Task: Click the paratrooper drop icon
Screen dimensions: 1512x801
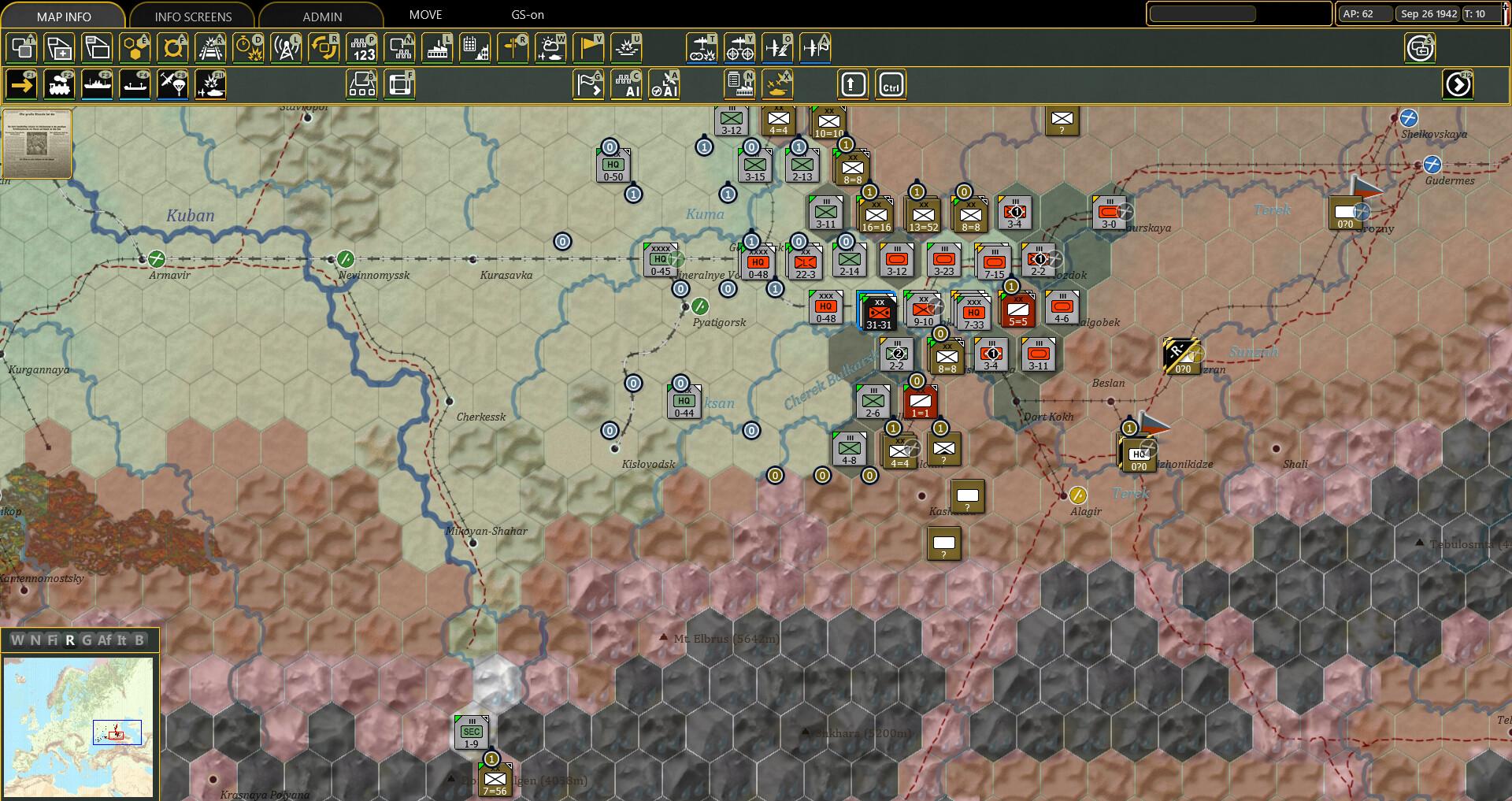Action: [x=175, y=84]
